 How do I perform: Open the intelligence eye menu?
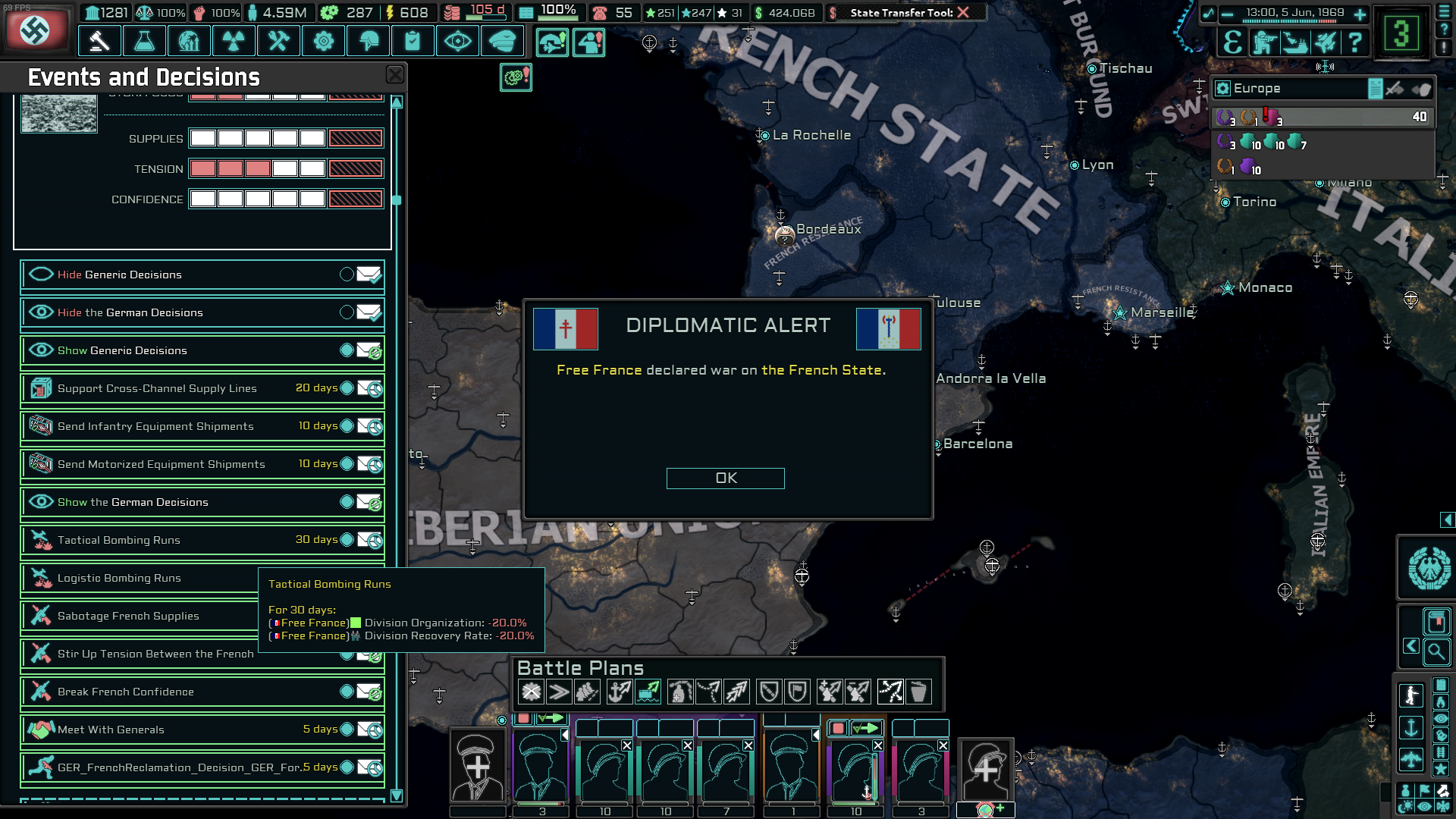(x=457, y=41)
